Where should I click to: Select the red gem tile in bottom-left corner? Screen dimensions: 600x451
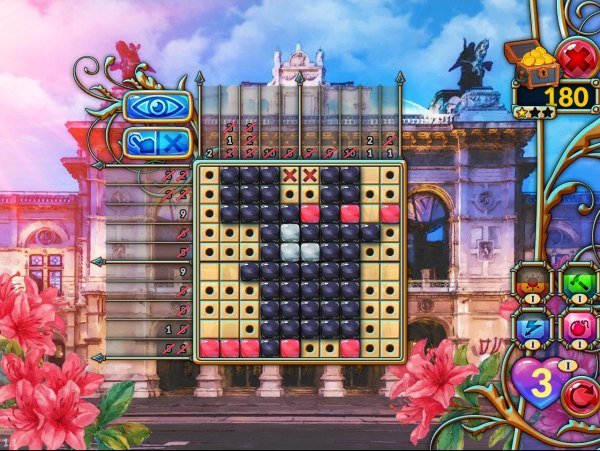coord(210,347)
